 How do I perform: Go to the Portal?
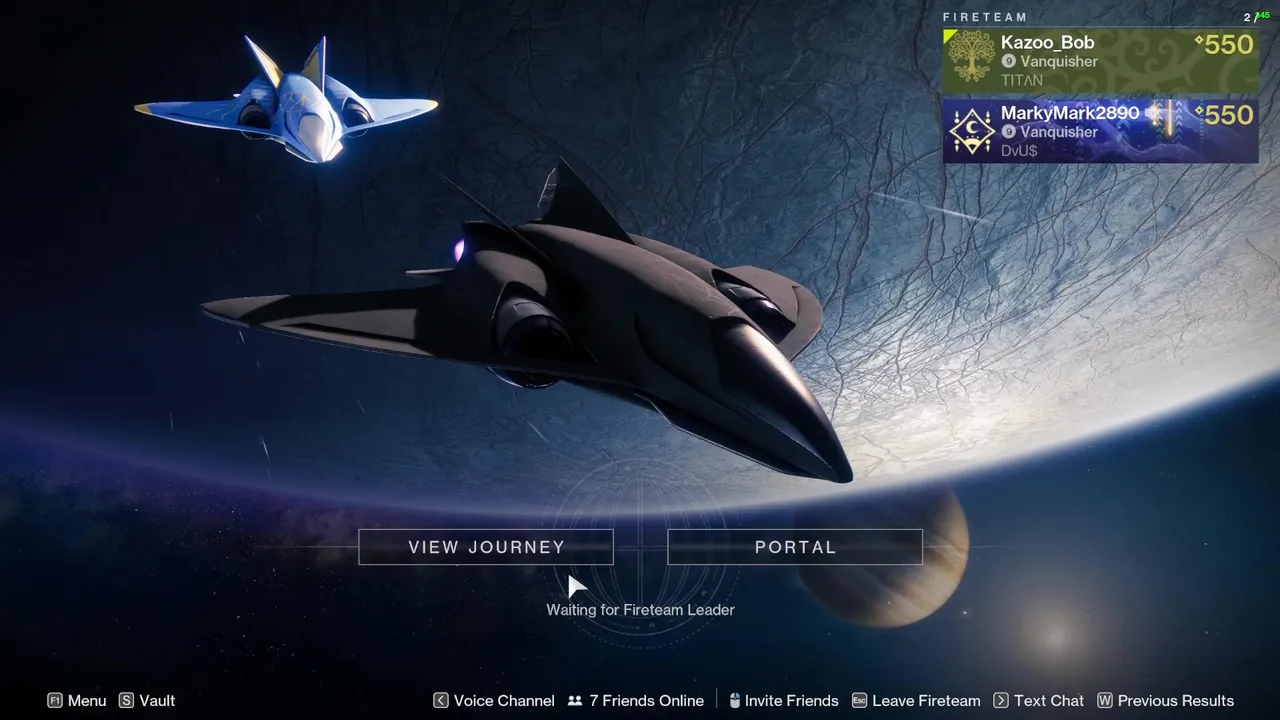click(795, 547)
